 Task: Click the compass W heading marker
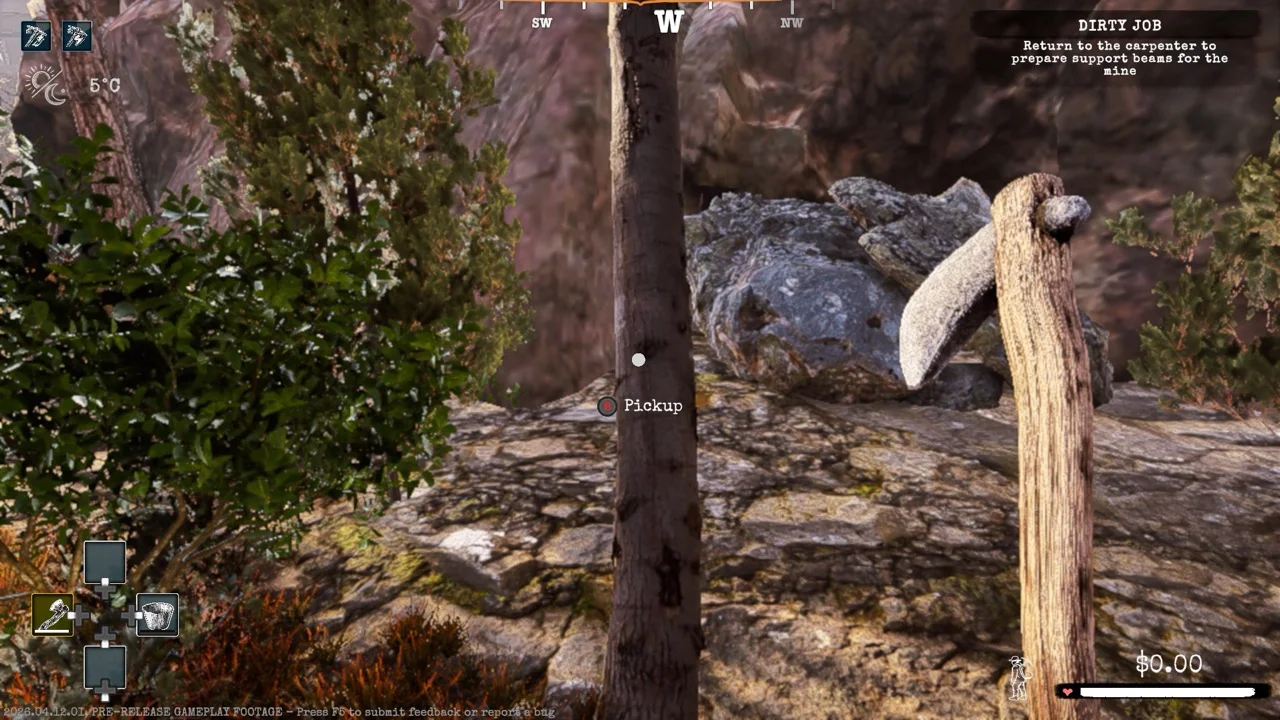pos(668,21)
